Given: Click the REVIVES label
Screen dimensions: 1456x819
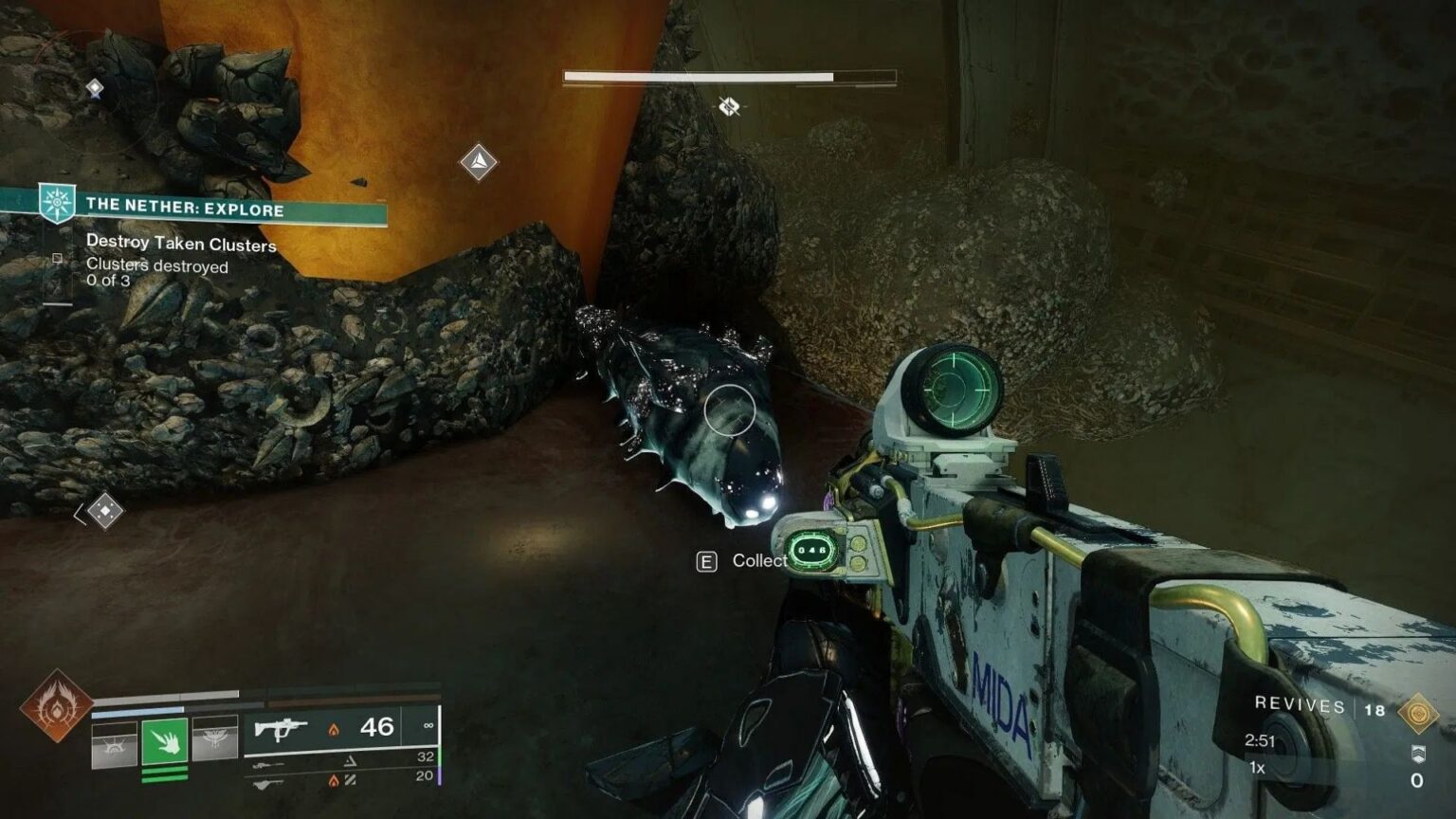Looking at the screenshot, I should (1300, 704).
